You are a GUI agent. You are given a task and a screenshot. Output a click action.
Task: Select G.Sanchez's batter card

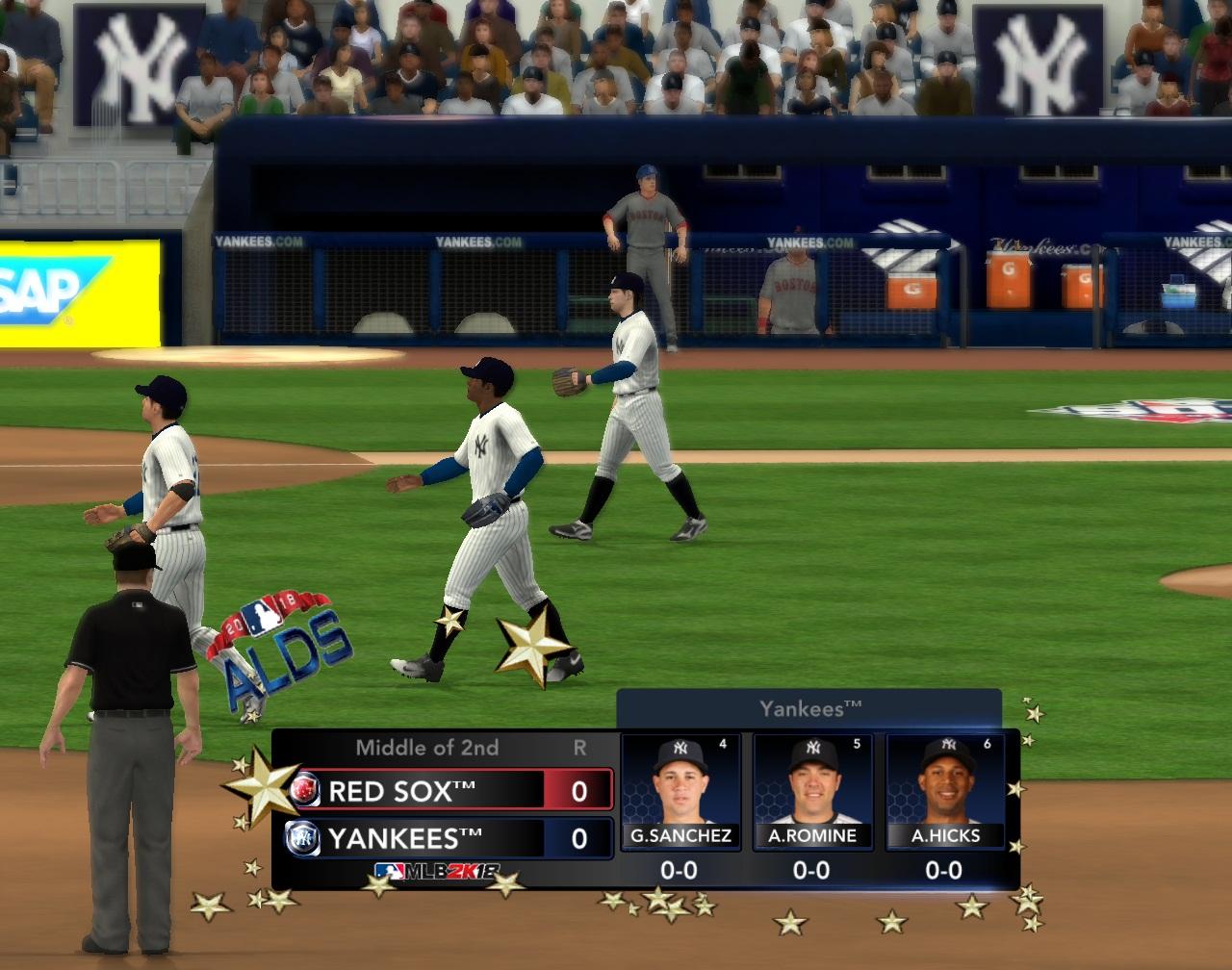(680, 792)
